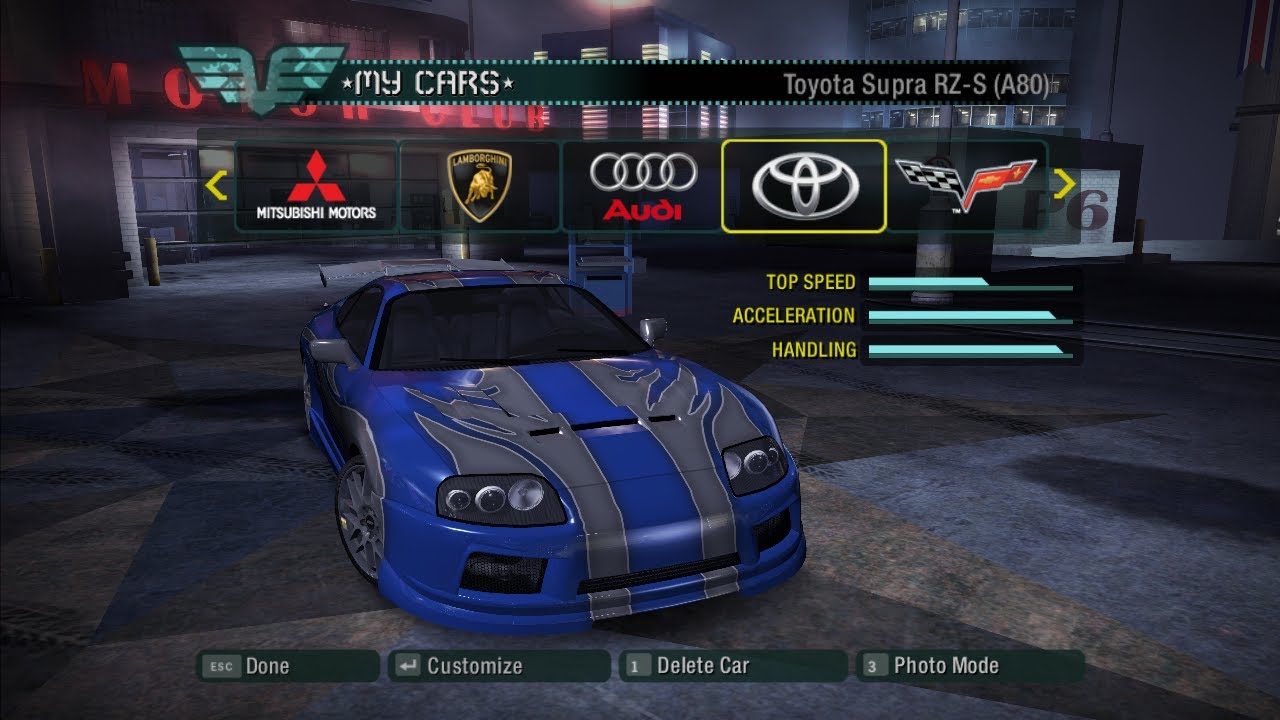1280x720 pixels.
Task: Click the left yellow arrow in car list
Action: (216, 186)
